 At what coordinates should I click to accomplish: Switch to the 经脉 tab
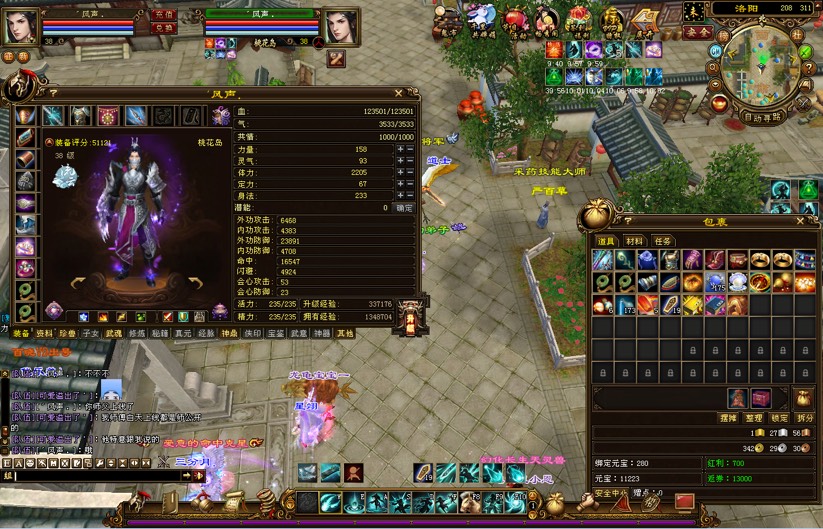(x=206, y=333)
